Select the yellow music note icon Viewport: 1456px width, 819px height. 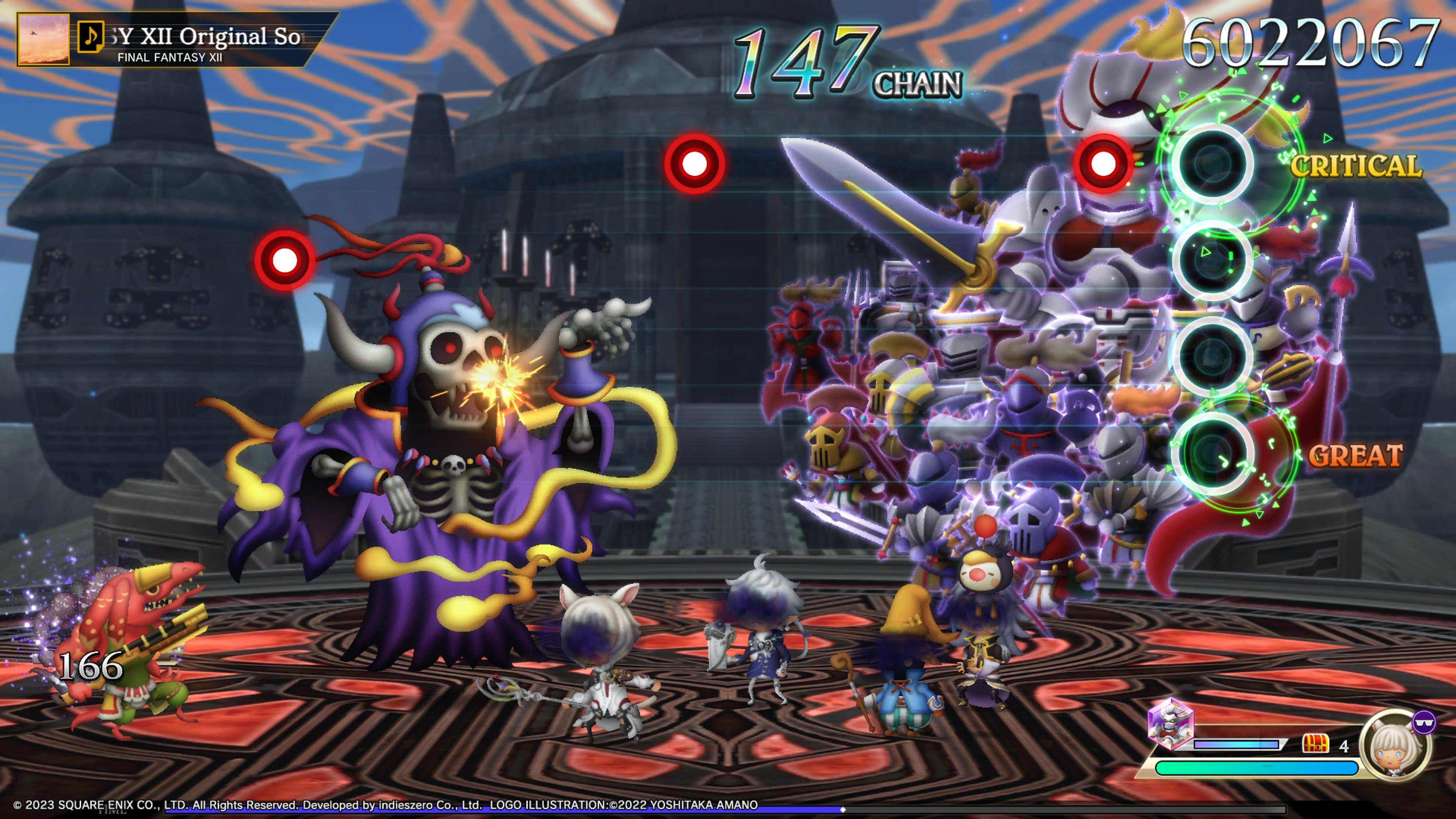(91, 37)
